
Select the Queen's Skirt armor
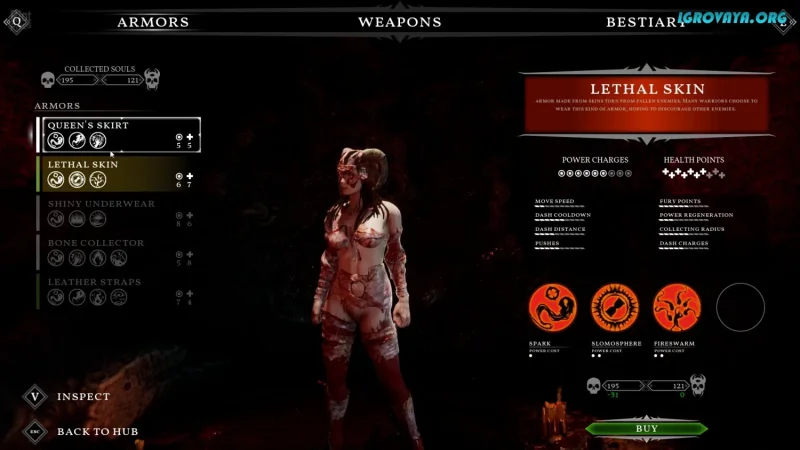click(119, 134)
